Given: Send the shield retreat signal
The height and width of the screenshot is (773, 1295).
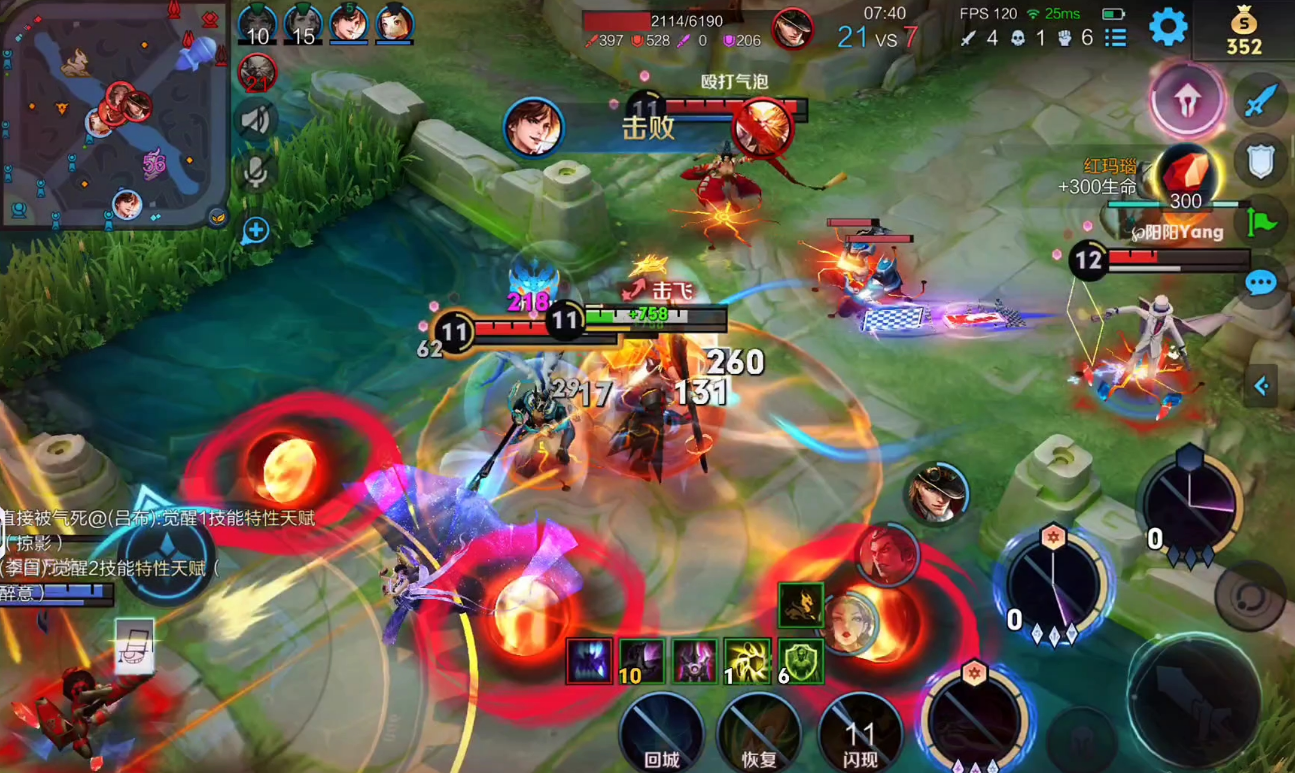Looking at the screenshot, I should point(1260,160).
